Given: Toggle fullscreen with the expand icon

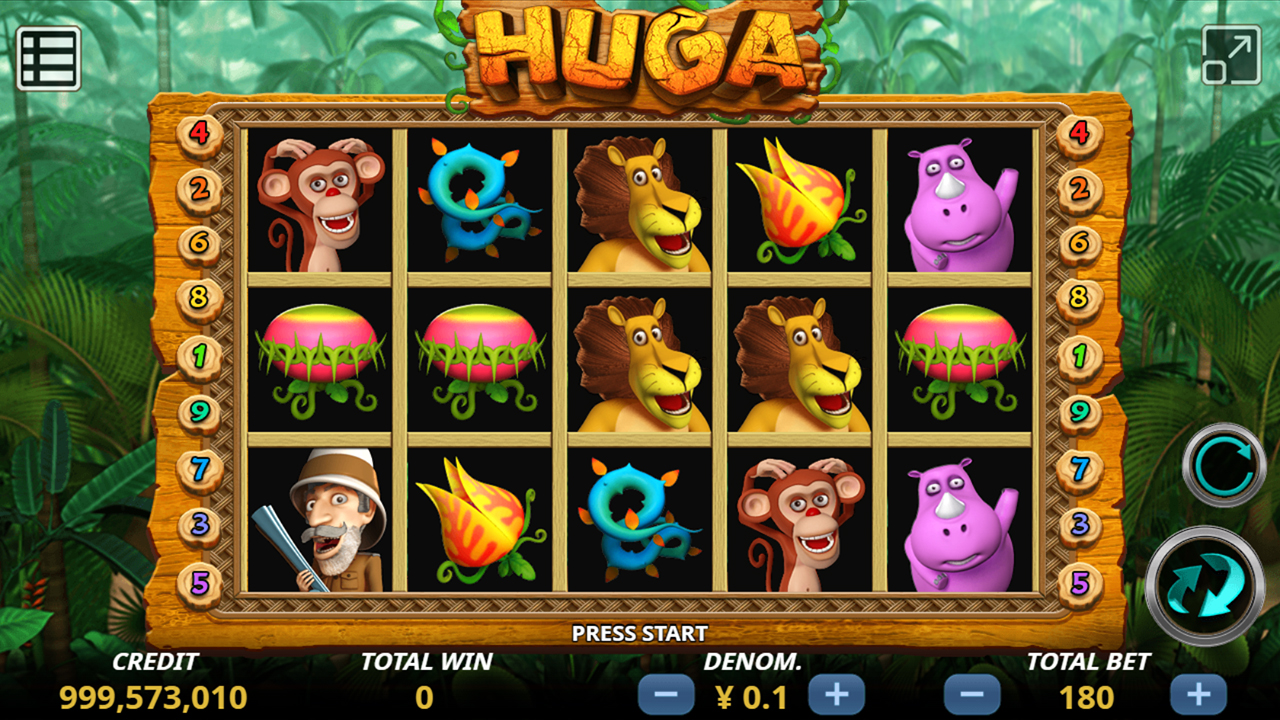Looking at the screenshot, I should pyautogui.click(x=1231, y=55).
